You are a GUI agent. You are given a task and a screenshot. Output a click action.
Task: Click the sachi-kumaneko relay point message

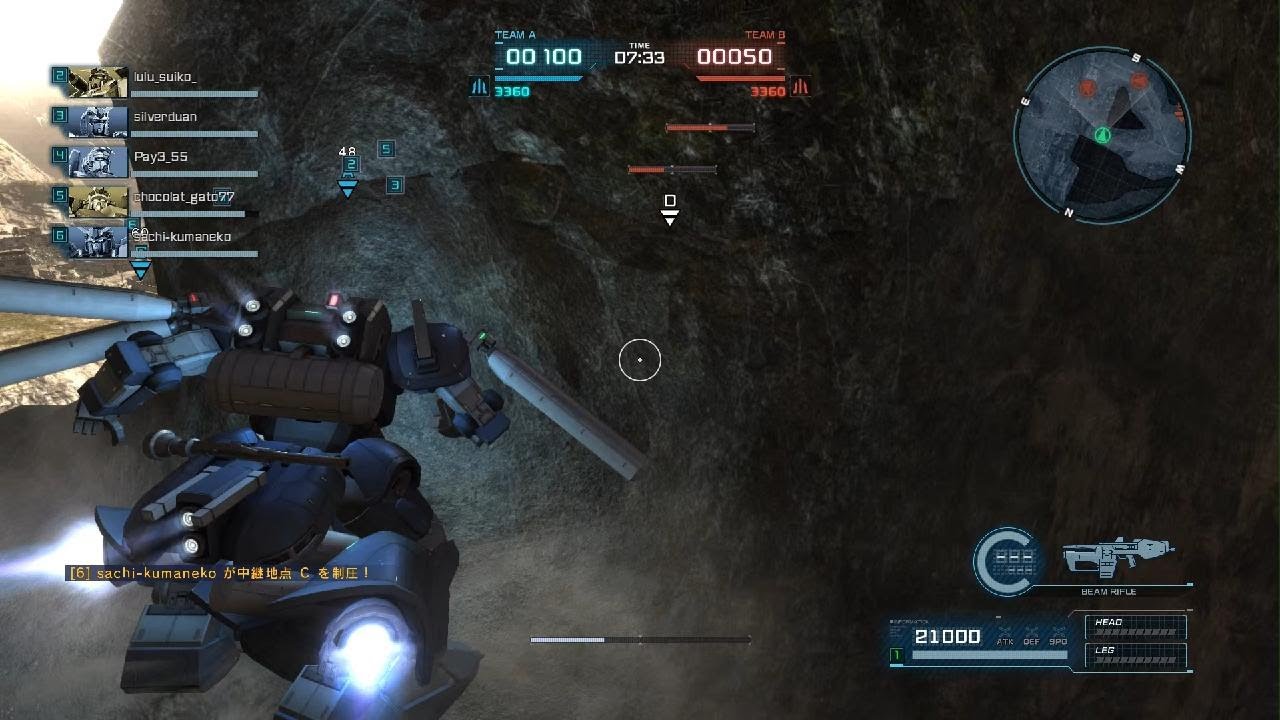(x=219, y=573)
